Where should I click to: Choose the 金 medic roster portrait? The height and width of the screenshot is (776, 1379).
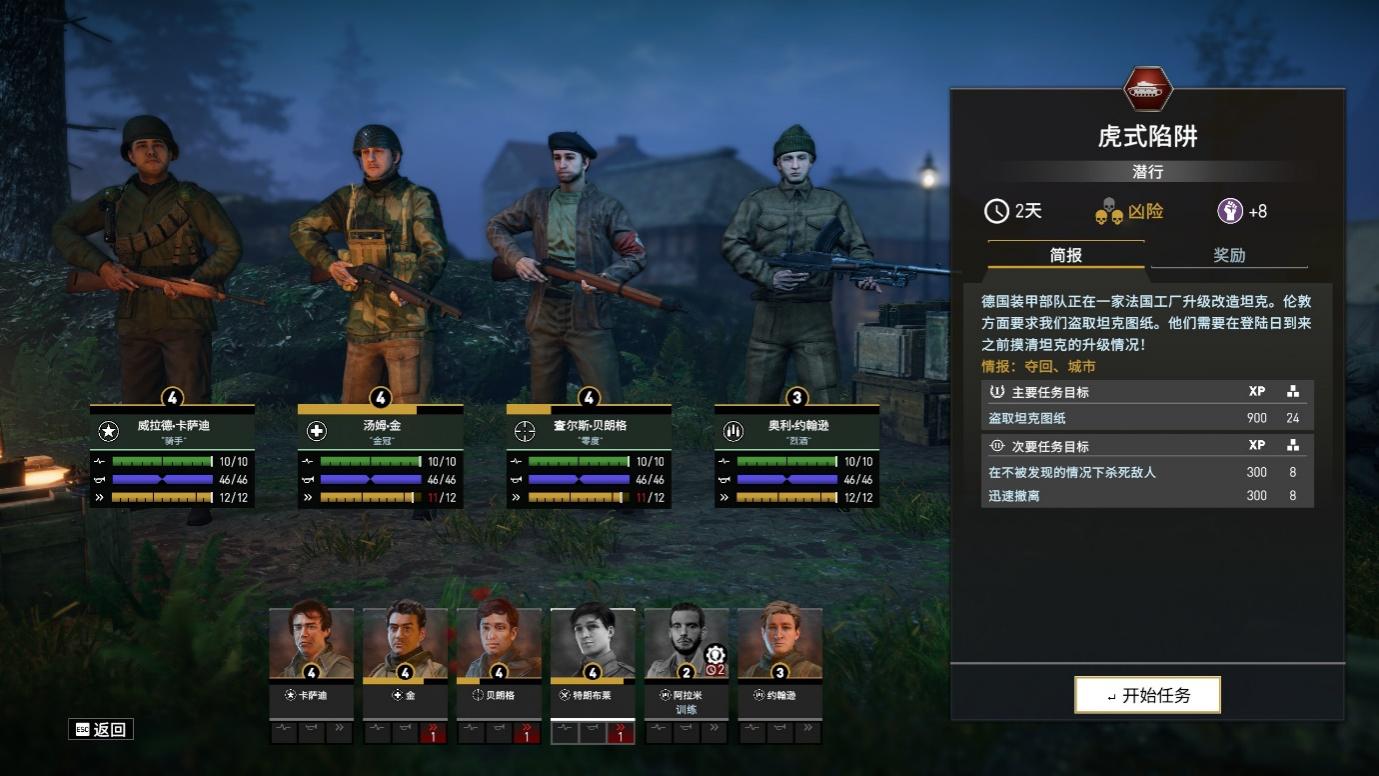coord(405,645)
